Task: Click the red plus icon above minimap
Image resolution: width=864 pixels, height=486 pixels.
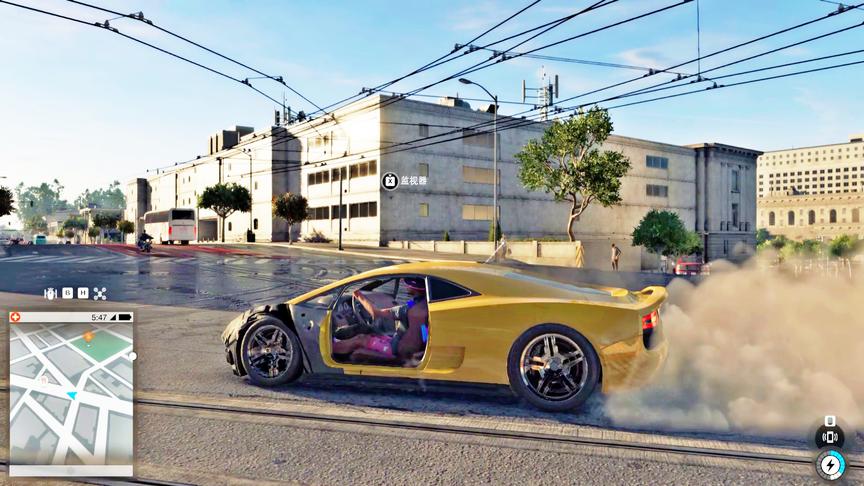Action: [15, 317]
